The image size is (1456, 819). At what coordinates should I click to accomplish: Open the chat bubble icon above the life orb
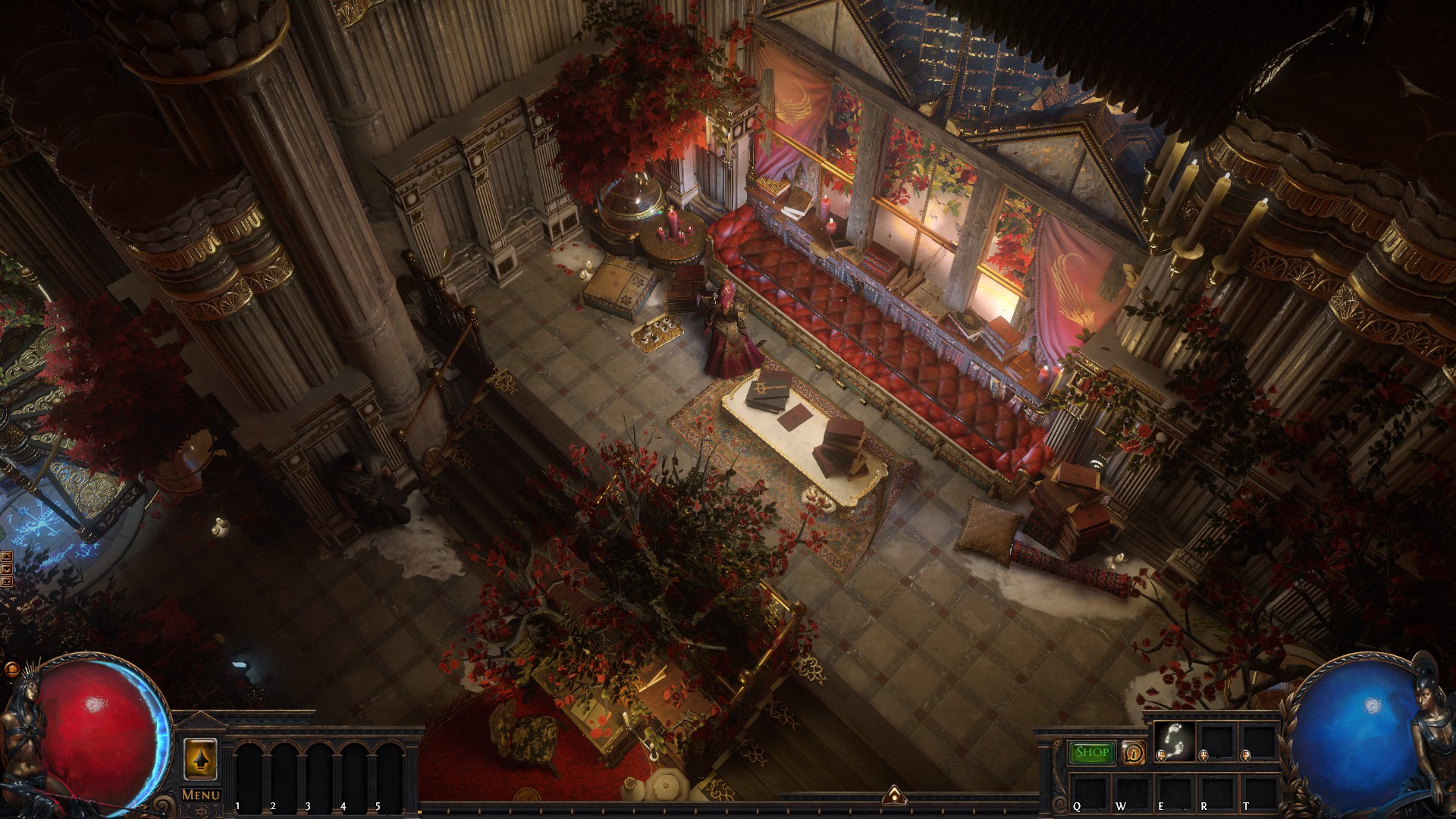11,670
